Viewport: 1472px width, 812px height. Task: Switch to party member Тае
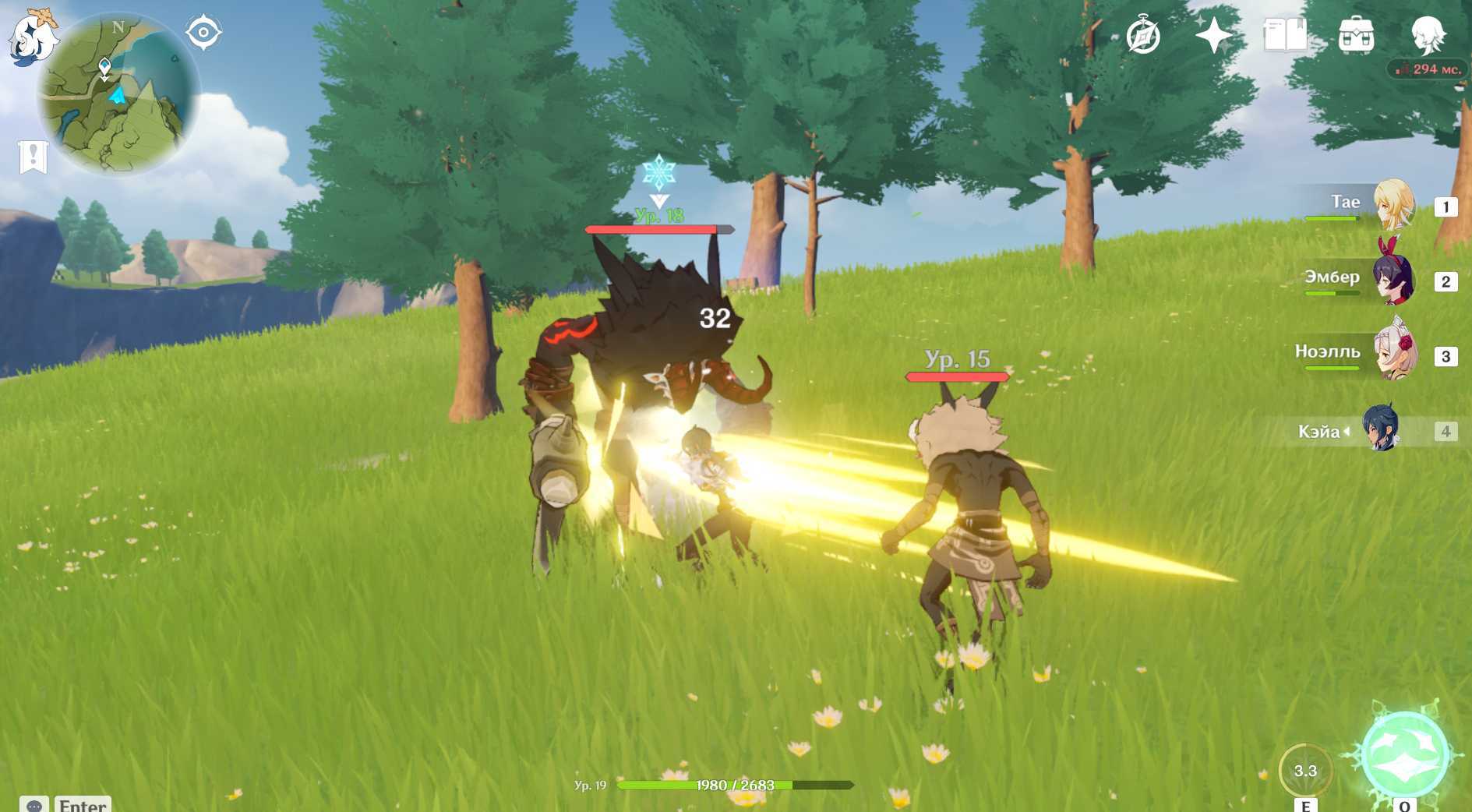(x=1393, y=204)
